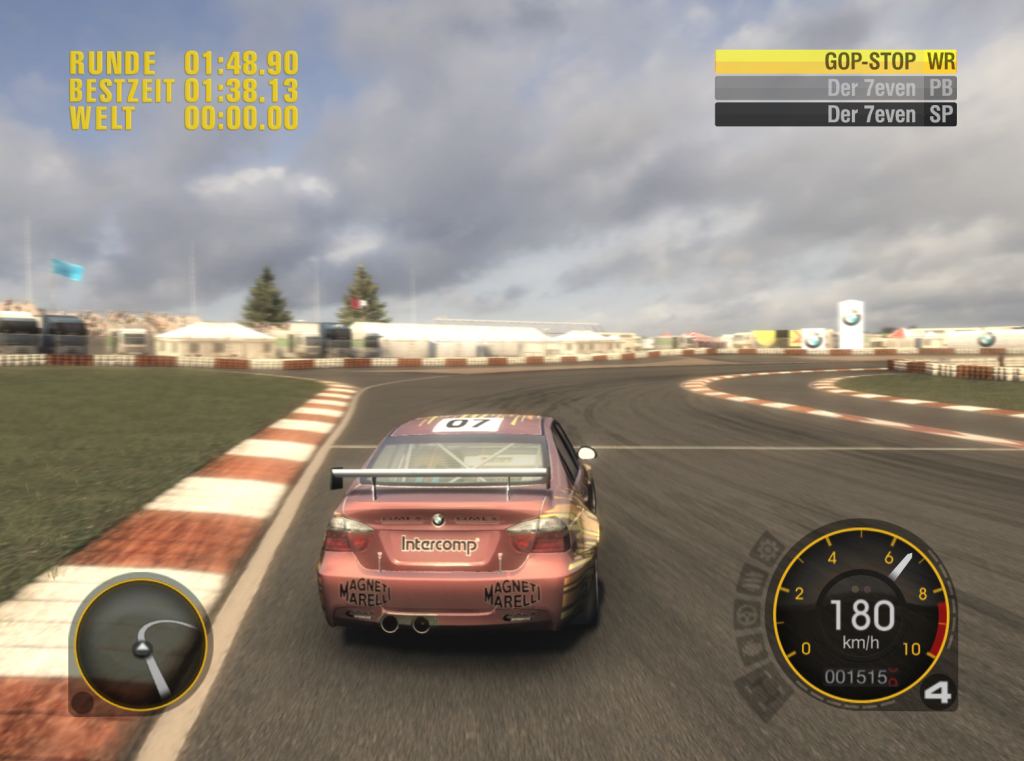This screenshot has height=761, width=1024.
Task: Click the current gear number 4 badge
Action: (936, 693)
